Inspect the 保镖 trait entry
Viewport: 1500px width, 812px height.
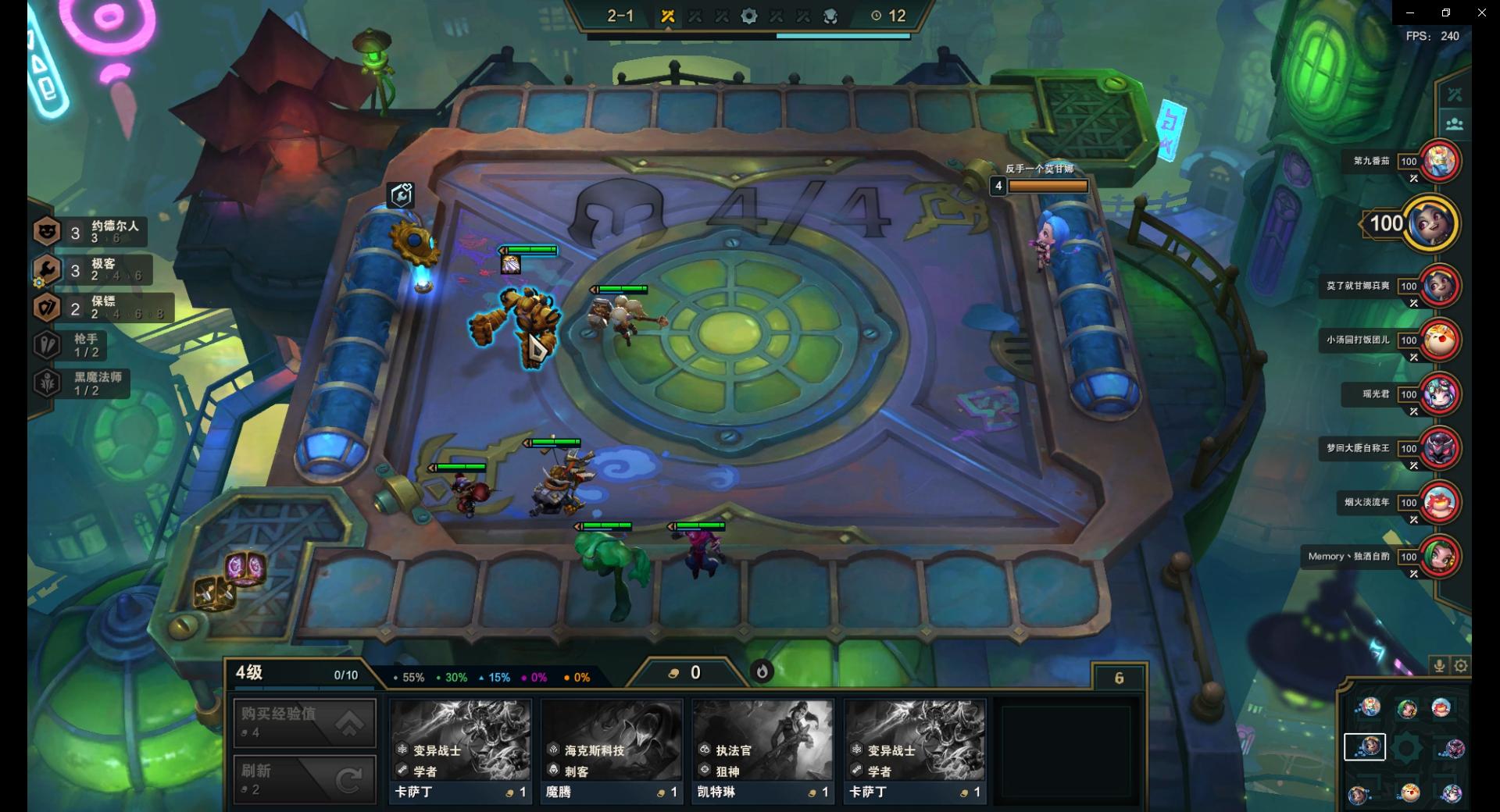[x=102, y=308]
